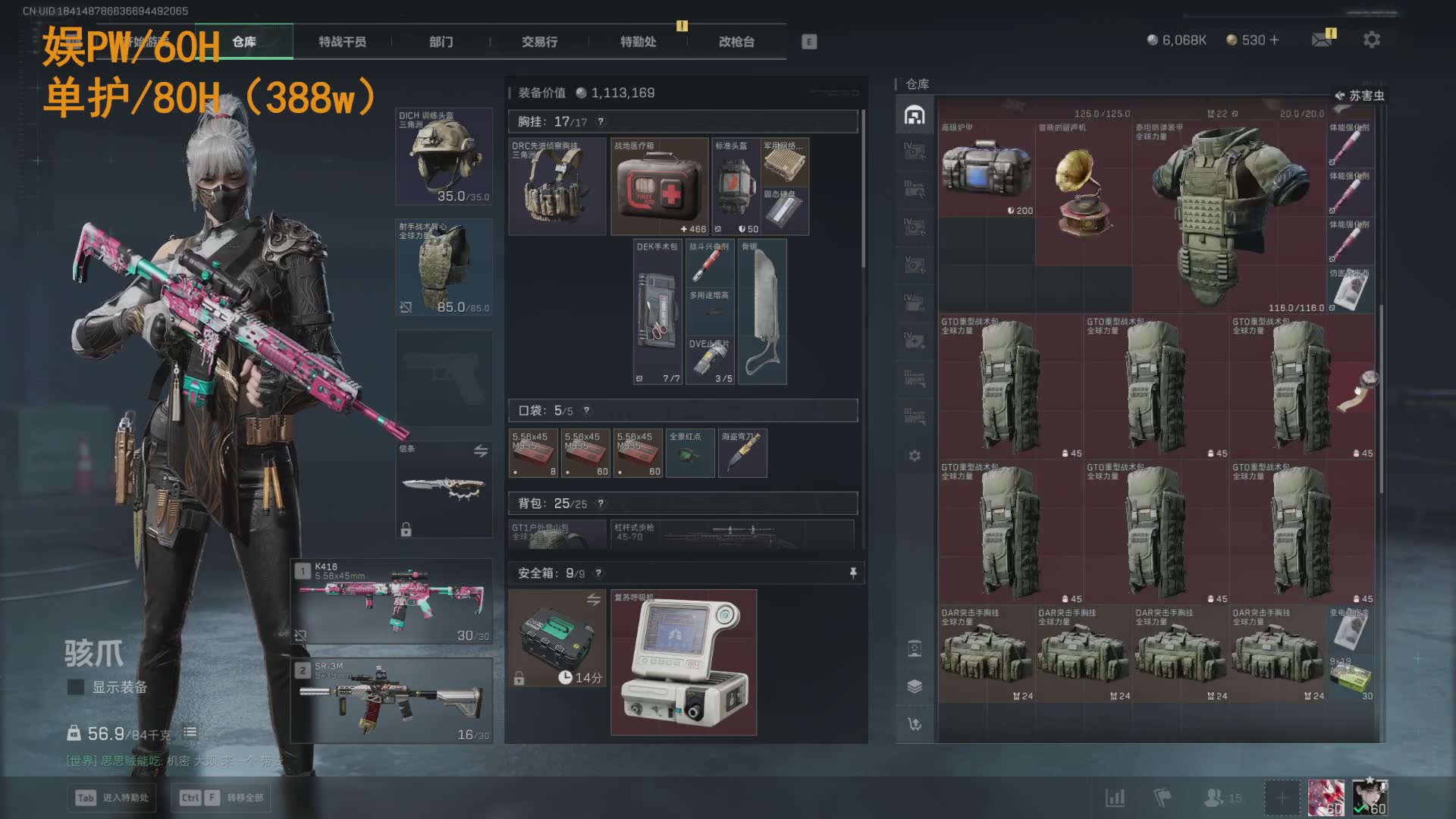Image resolution: width=1456 pixels, height=819 pixels.
Task: Open the settings gear icon
Action: click(1371, 39)
